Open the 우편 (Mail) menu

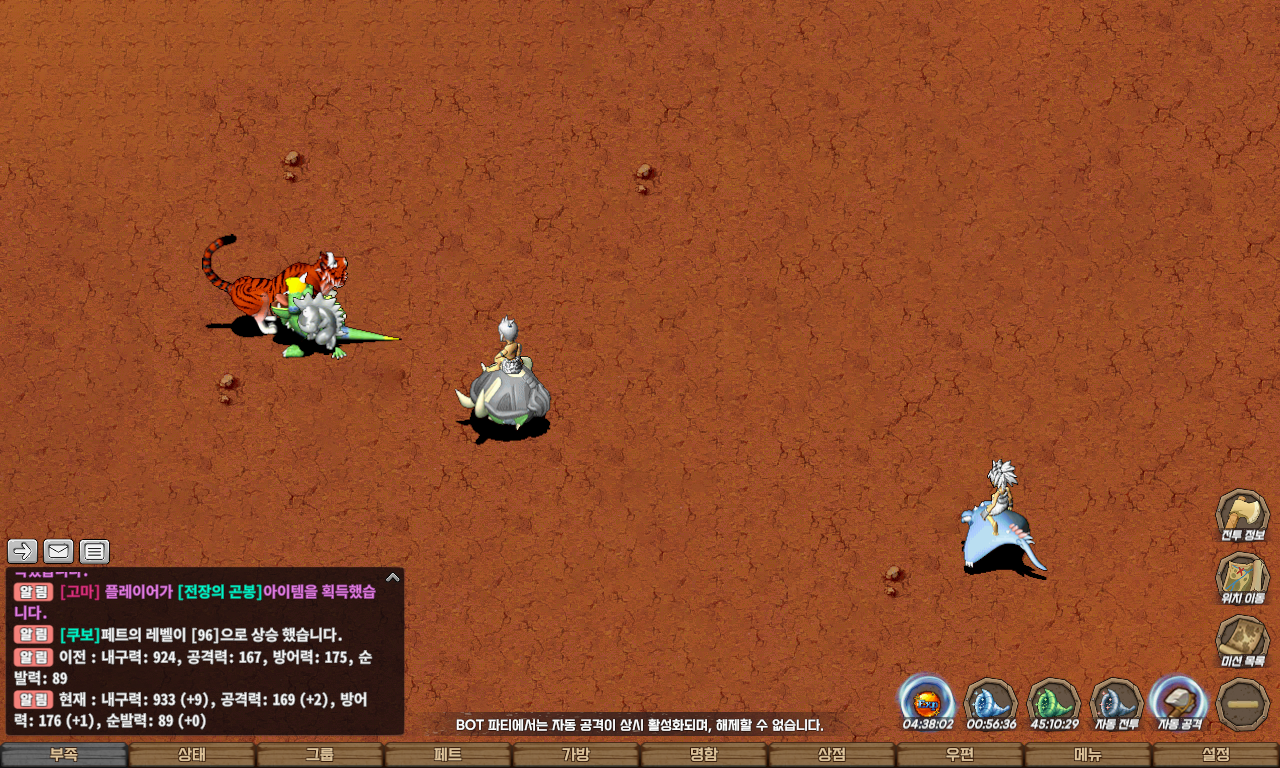[x=960, y=755]
